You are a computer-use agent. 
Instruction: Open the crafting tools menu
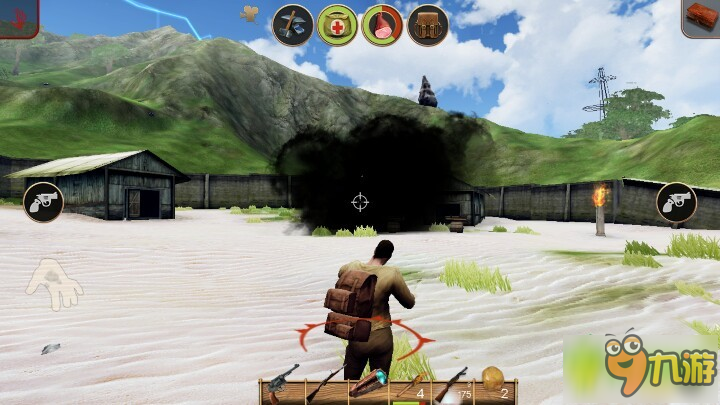tap(293, 25)
